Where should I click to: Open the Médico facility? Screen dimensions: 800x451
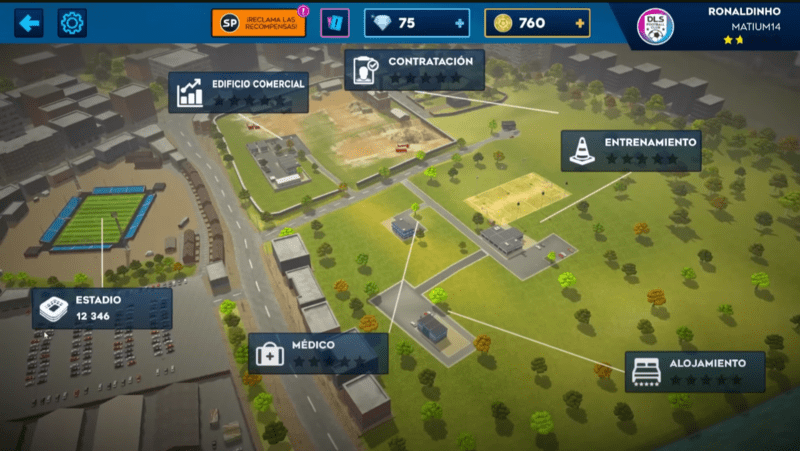click(x=317, y=353)
